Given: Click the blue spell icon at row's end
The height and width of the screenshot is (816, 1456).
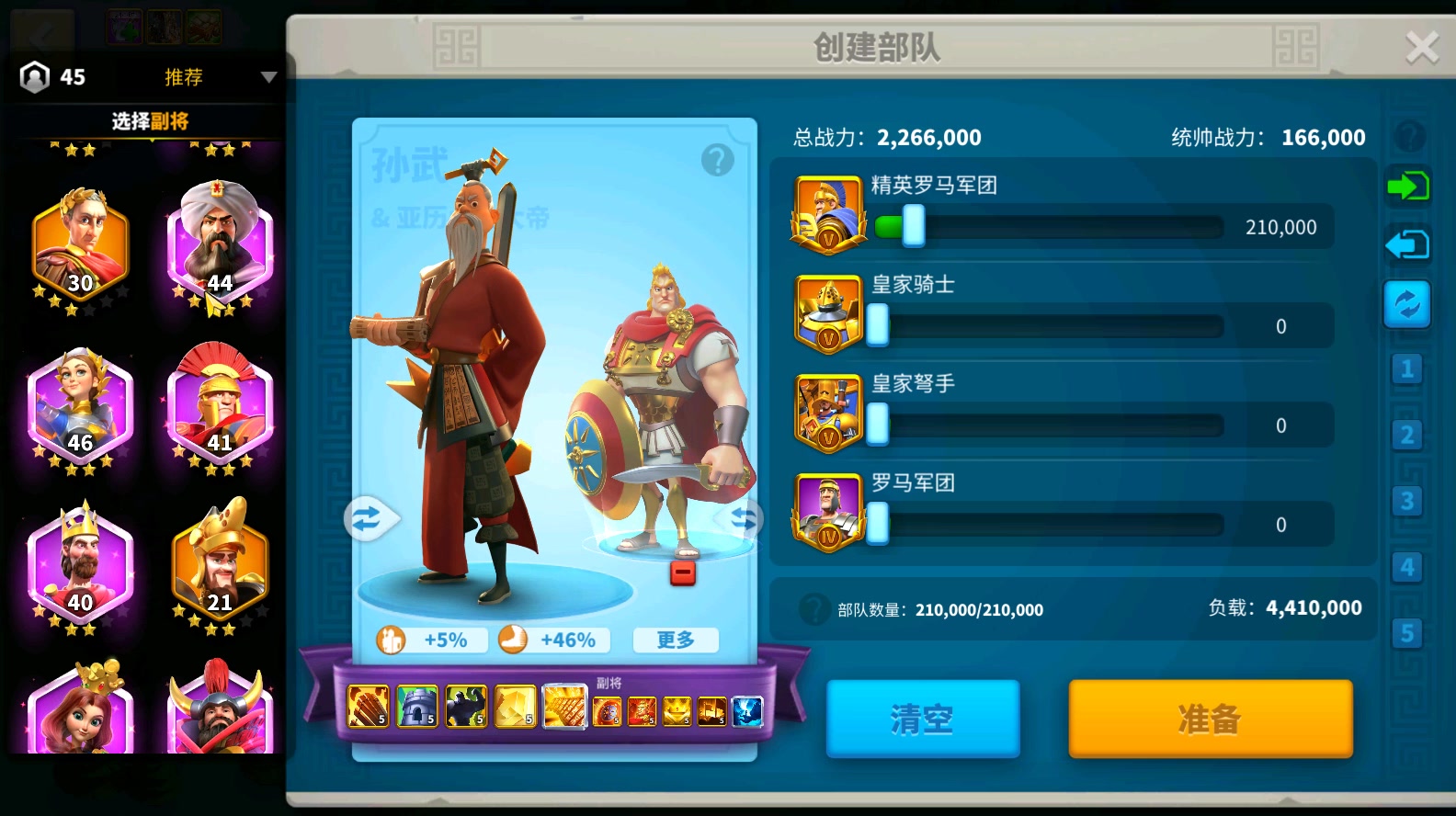Looking at the screenshot, I should click(746, 710).
